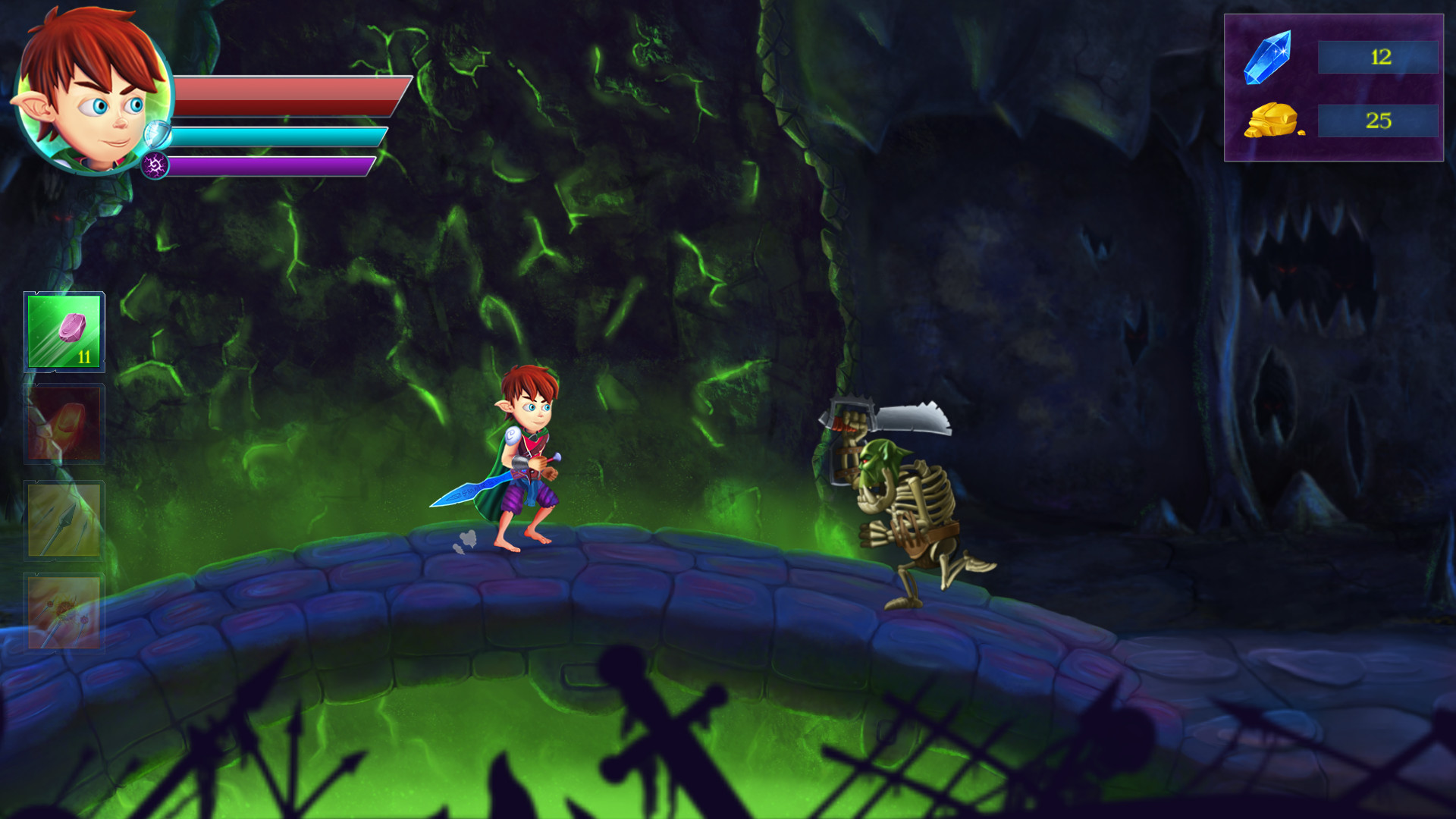The height and width of the screenshot is (819, 1456).
Task: Click the red-haired elf hero portrait
Action: click(89, 91)
